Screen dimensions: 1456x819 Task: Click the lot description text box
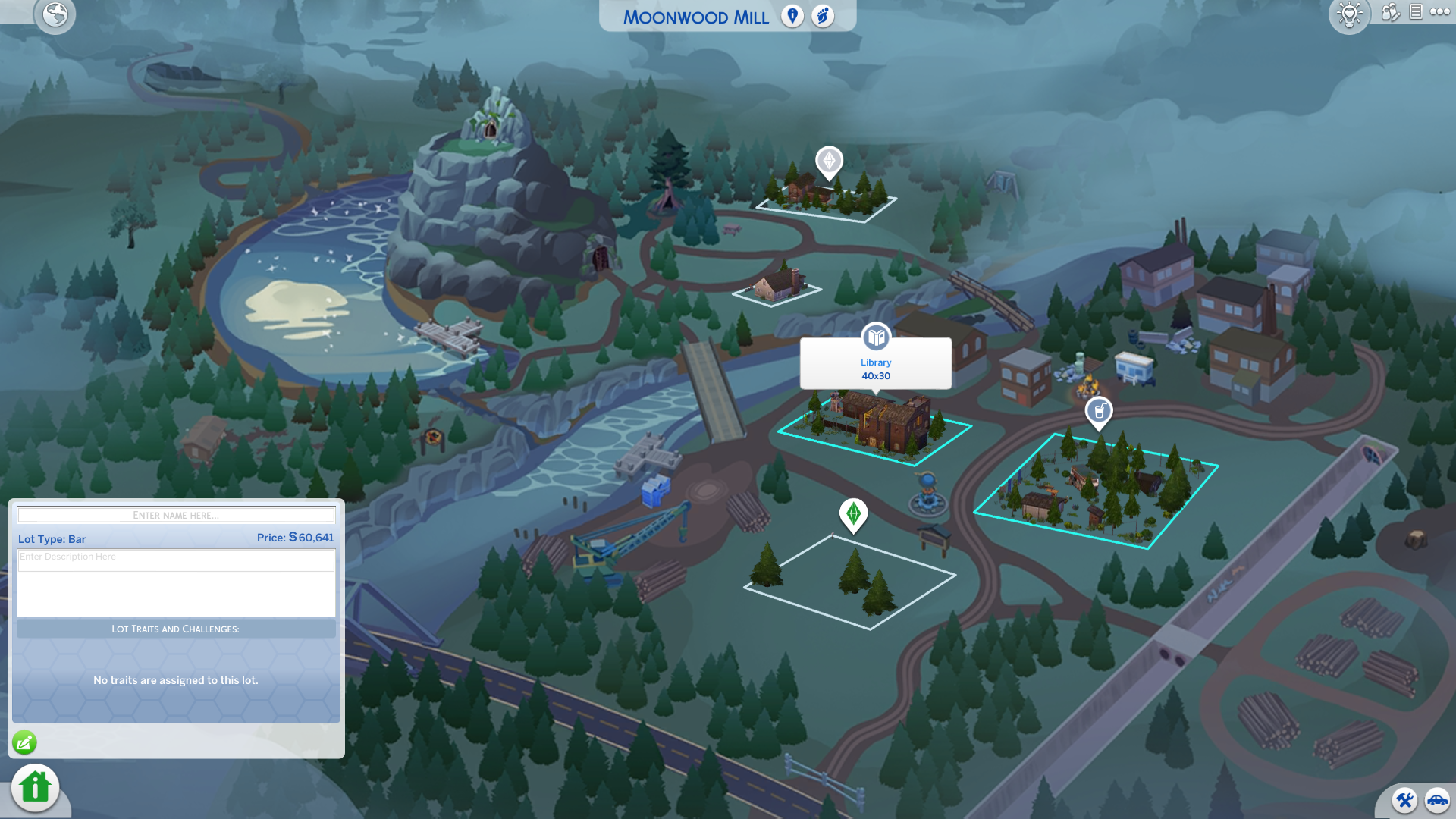176,582
